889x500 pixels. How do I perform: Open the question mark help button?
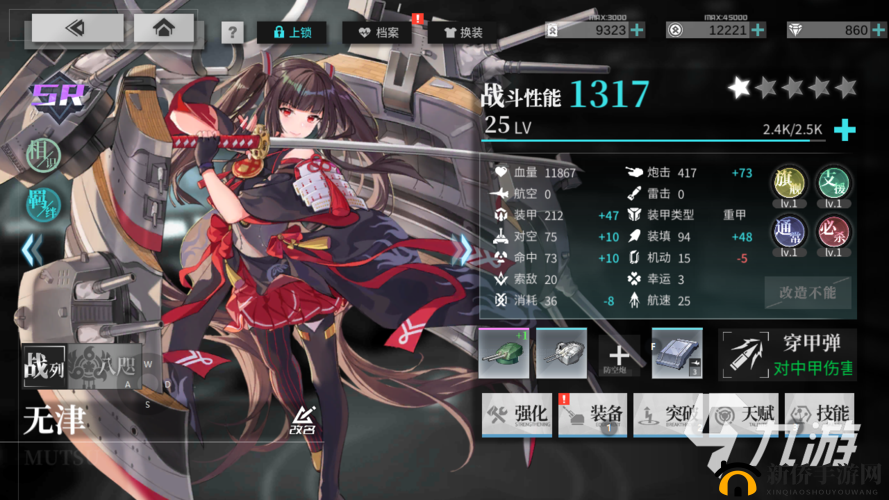(232, 32)
